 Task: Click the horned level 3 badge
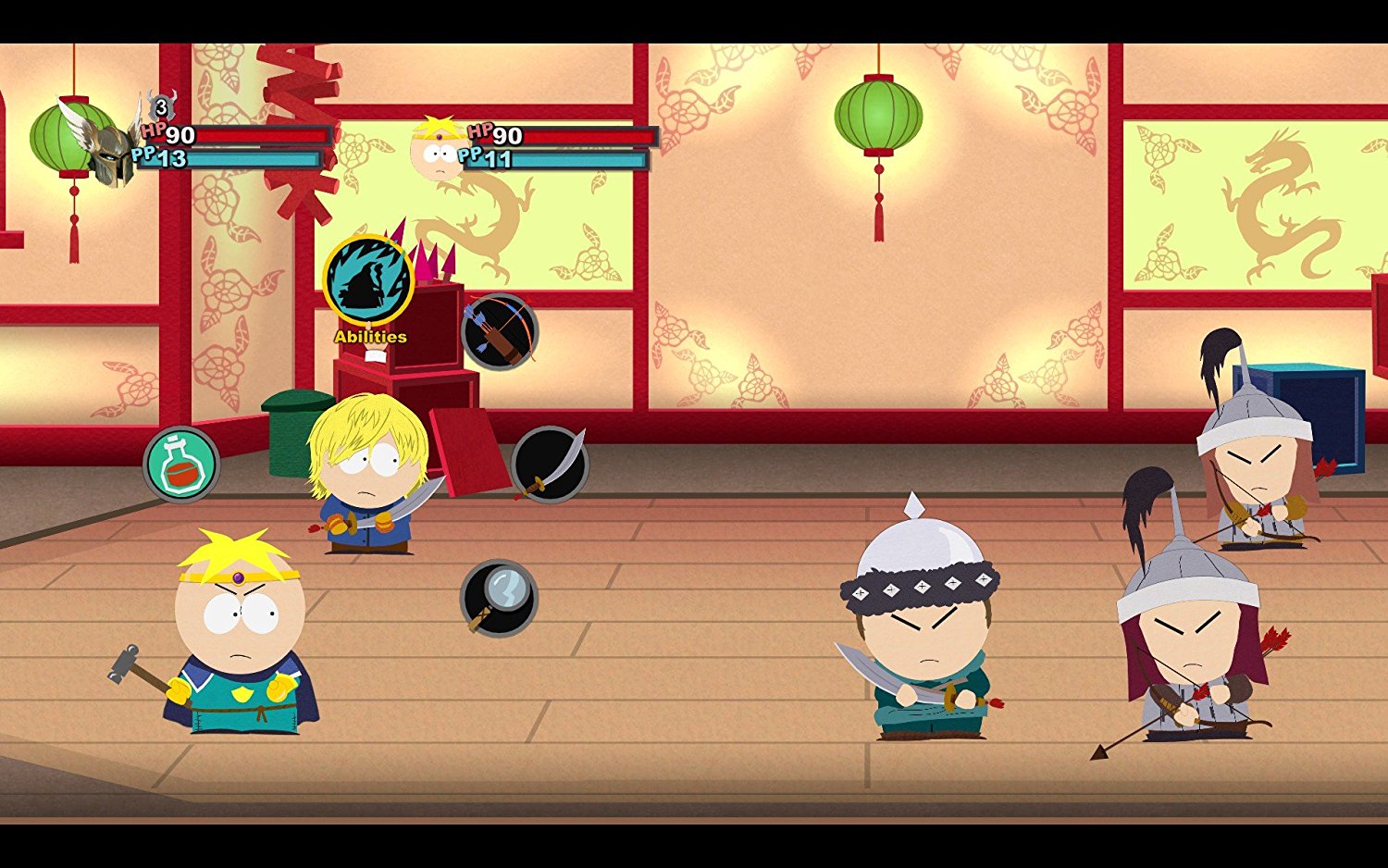159,108
